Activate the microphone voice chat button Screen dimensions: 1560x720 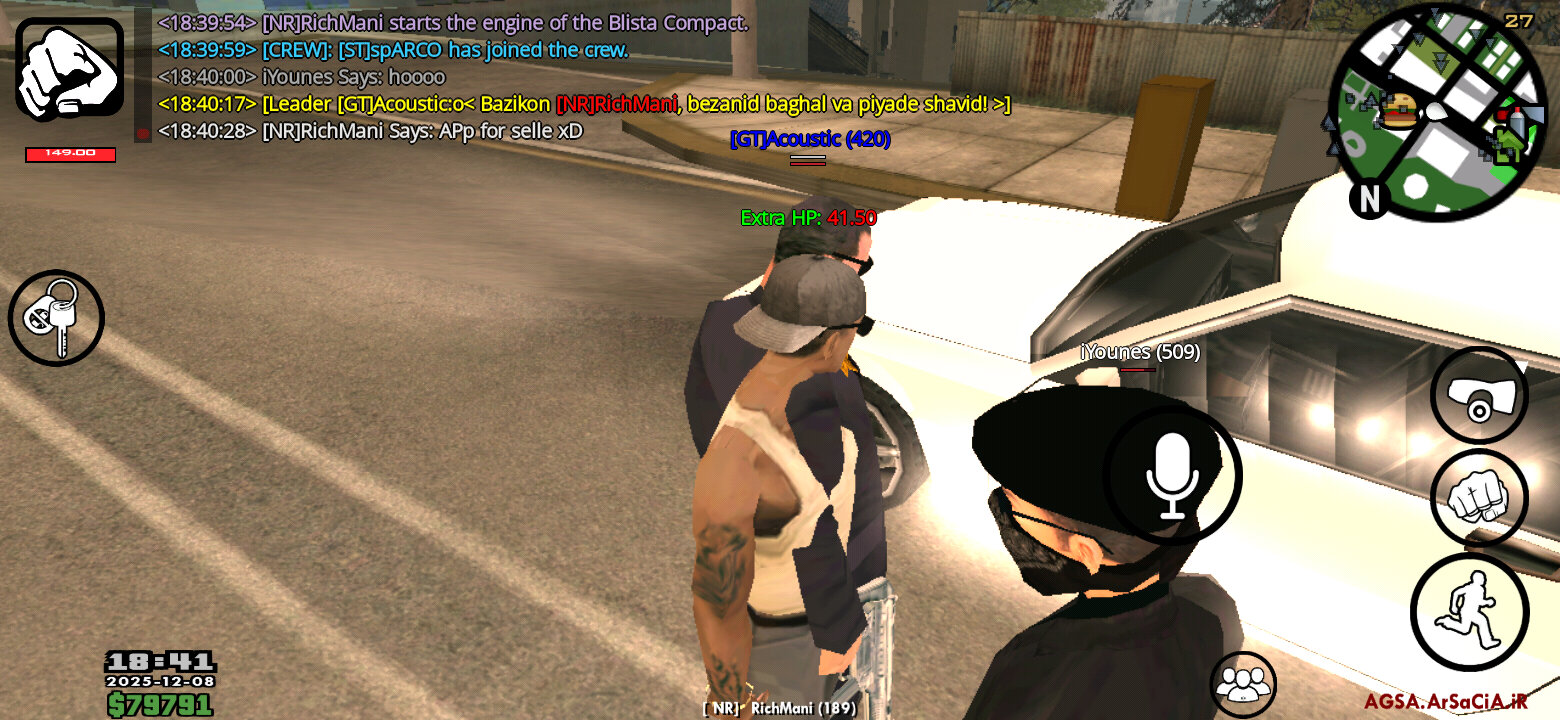1172,476
